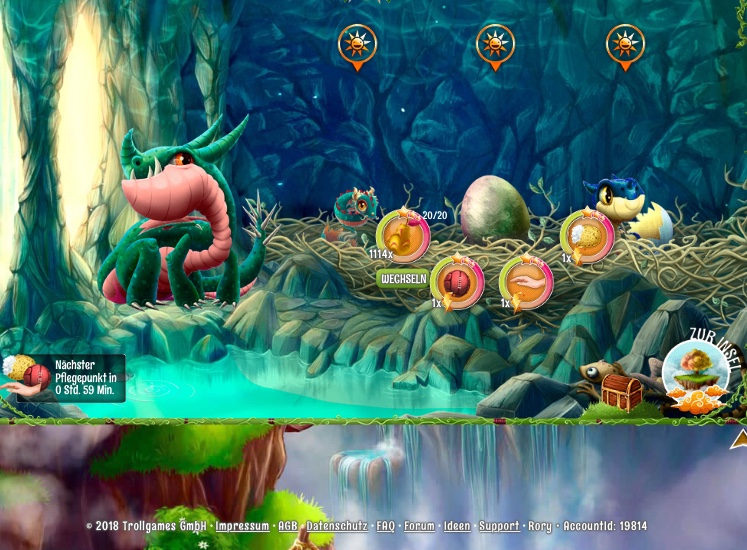Open the treasure chest
747x550 pixels.
[x=621, y=392]
